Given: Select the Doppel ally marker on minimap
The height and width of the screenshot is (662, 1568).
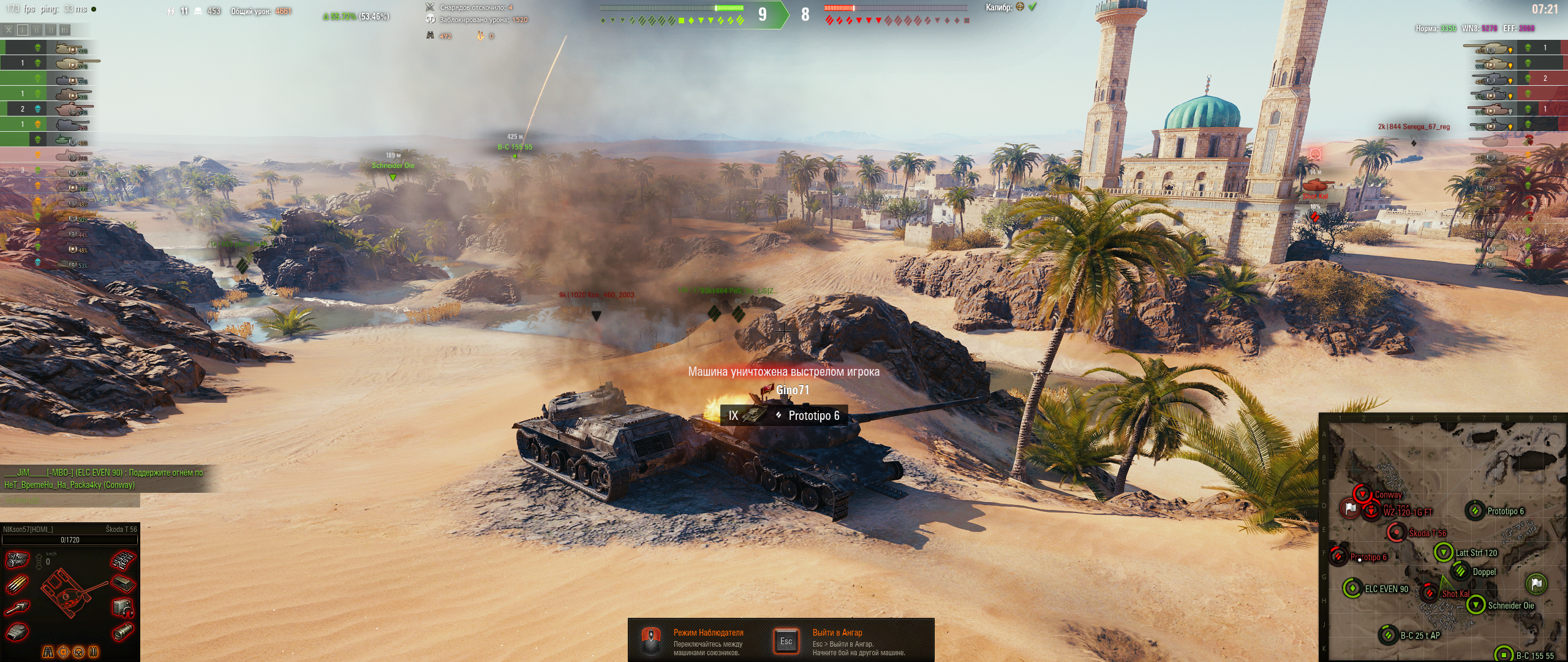Looking at the screenshot, I should pos(1460,571).
